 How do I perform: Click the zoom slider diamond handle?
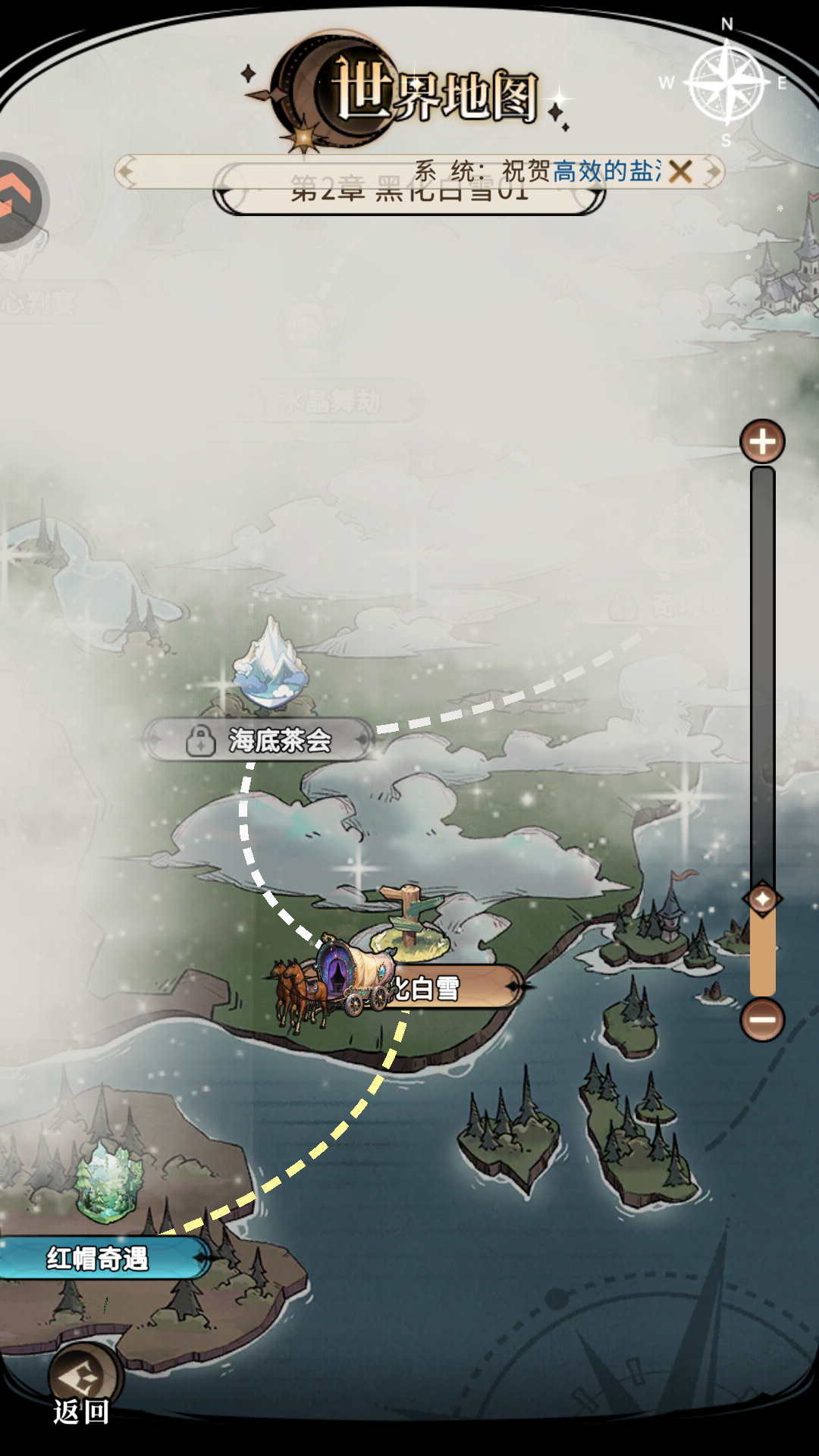pos(762,899)
